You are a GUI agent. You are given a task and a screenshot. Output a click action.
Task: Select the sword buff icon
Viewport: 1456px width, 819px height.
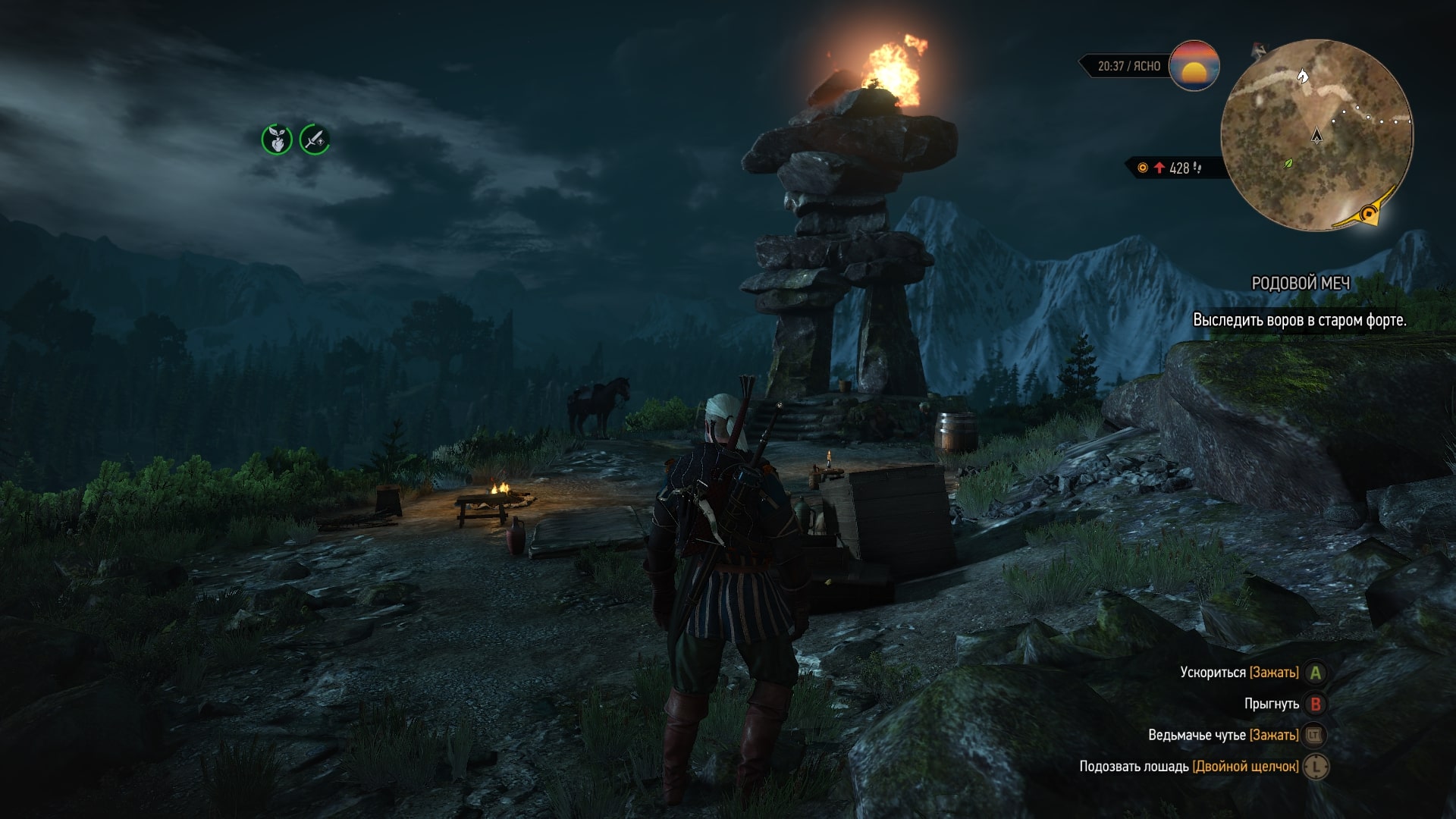coord(315,140)
